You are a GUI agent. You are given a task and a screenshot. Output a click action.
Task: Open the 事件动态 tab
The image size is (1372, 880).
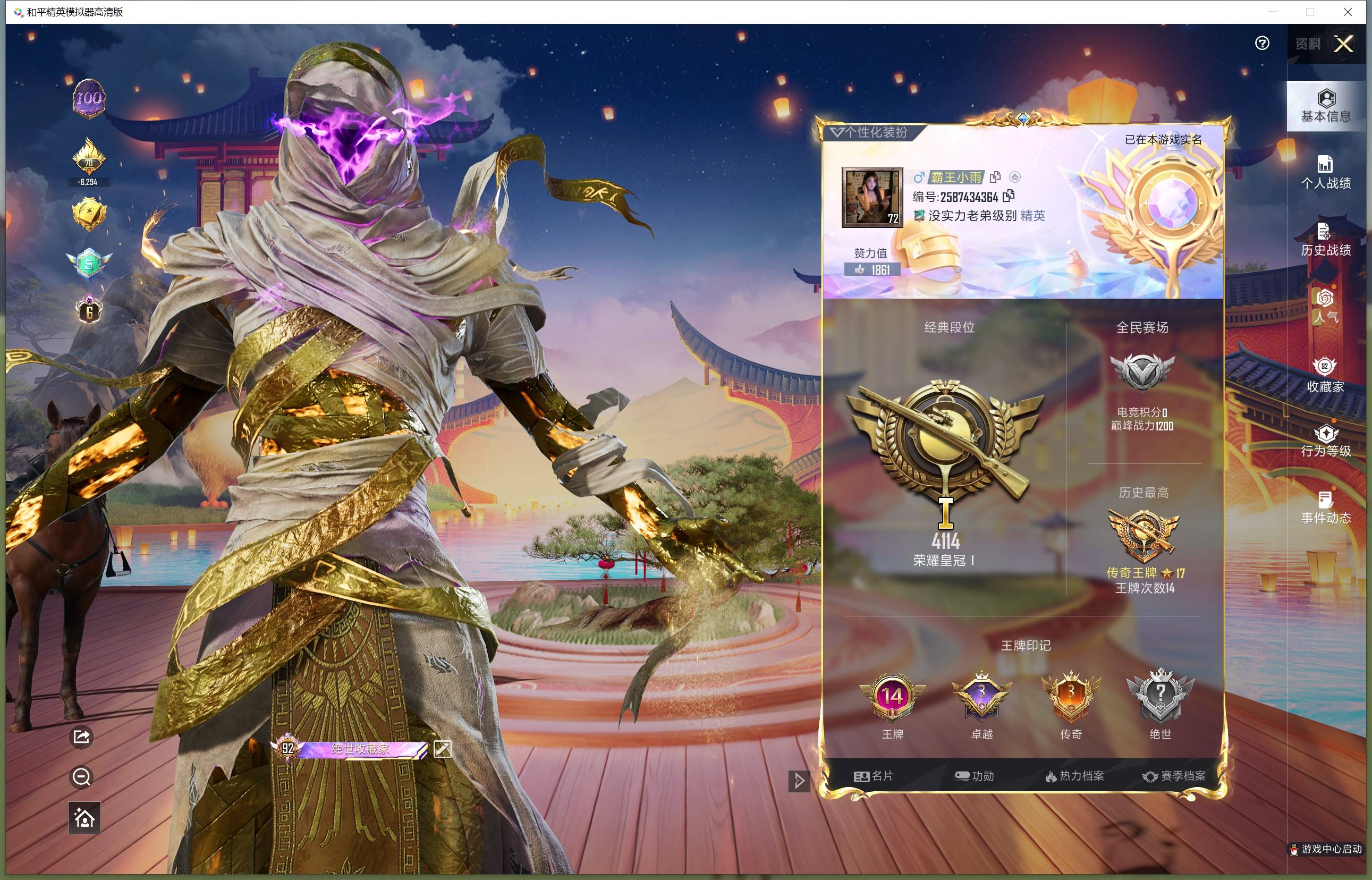pos(1326,508)
